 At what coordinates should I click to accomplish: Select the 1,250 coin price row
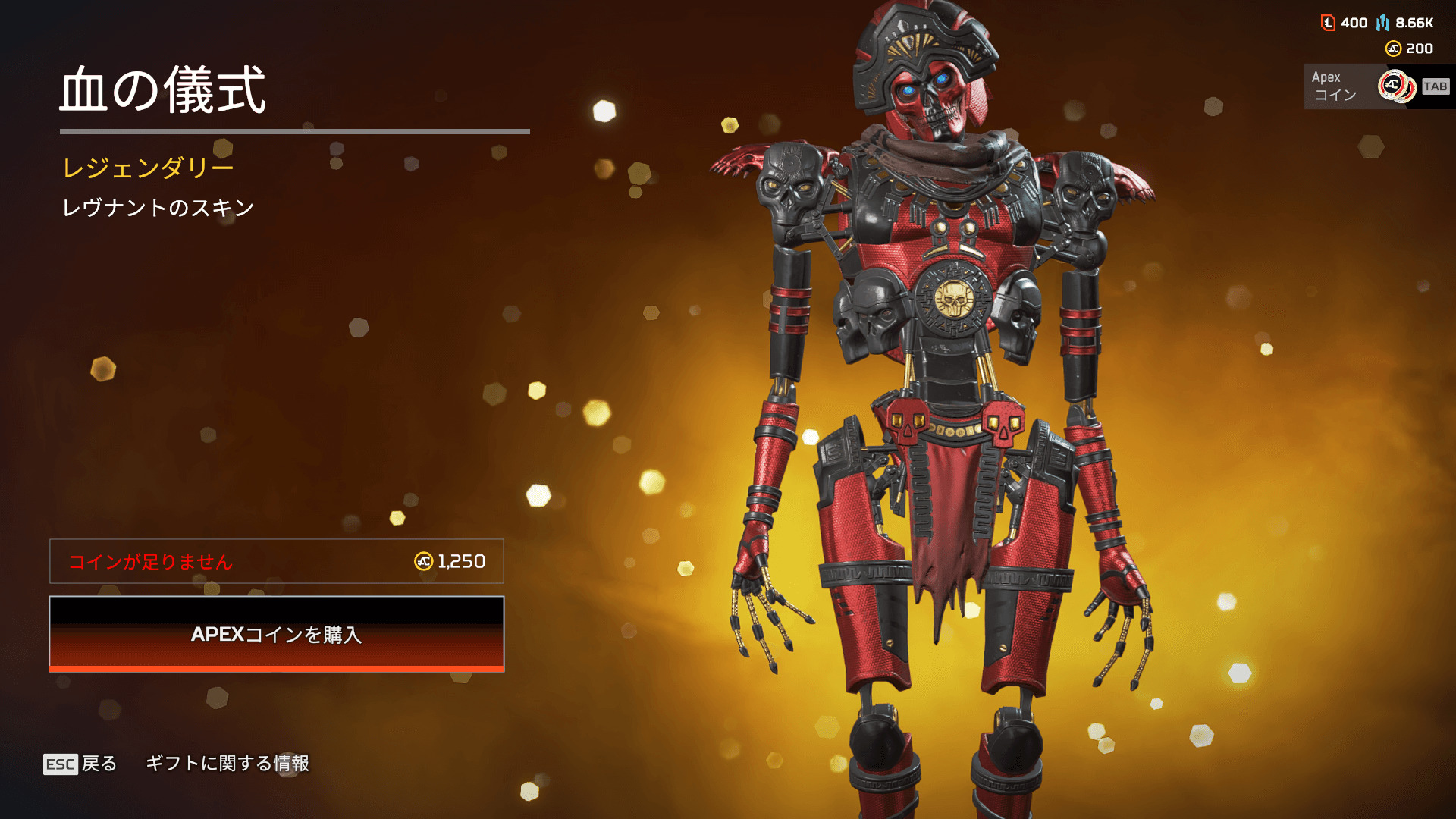[277, 561]
